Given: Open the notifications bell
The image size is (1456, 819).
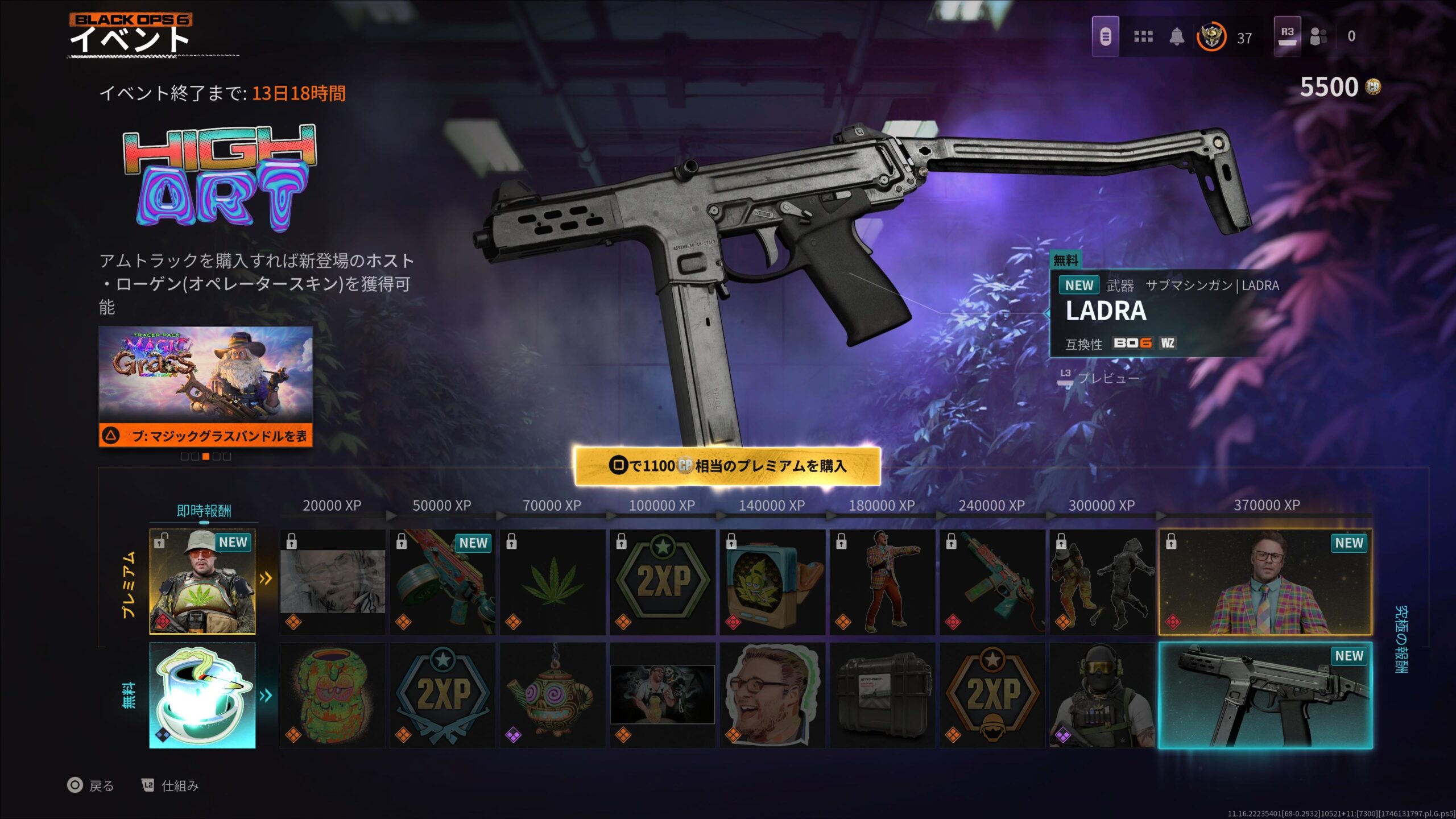Looking at the screenshot, I should [x=1176, y=37].
